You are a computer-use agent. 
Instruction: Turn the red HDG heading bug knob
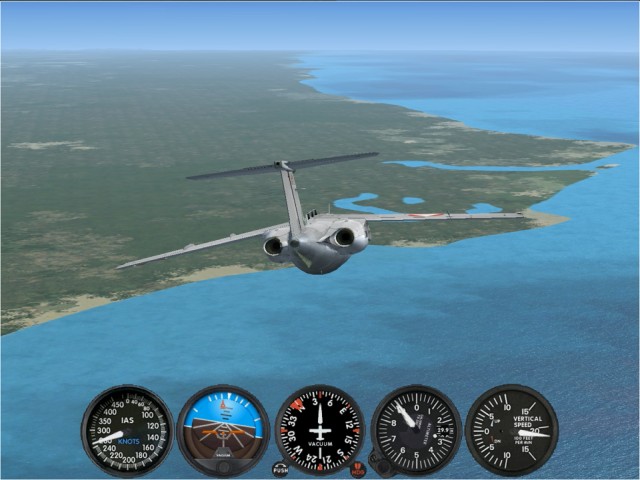coord(358,468)
